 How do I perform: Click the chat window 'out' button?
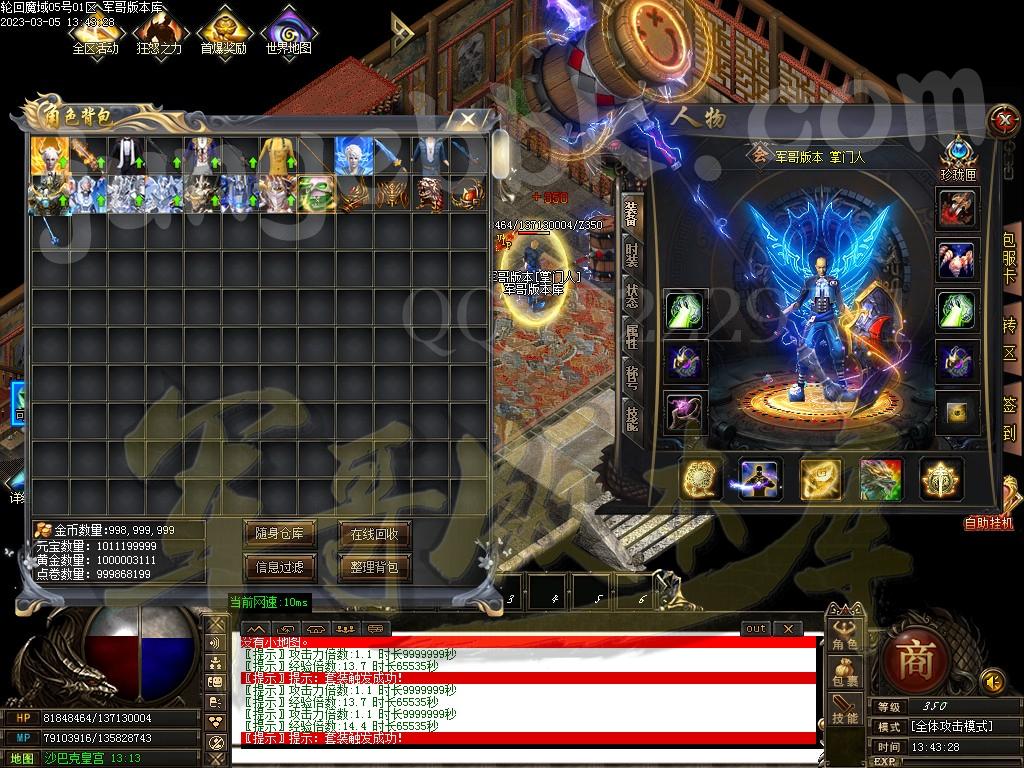(756, 628)
